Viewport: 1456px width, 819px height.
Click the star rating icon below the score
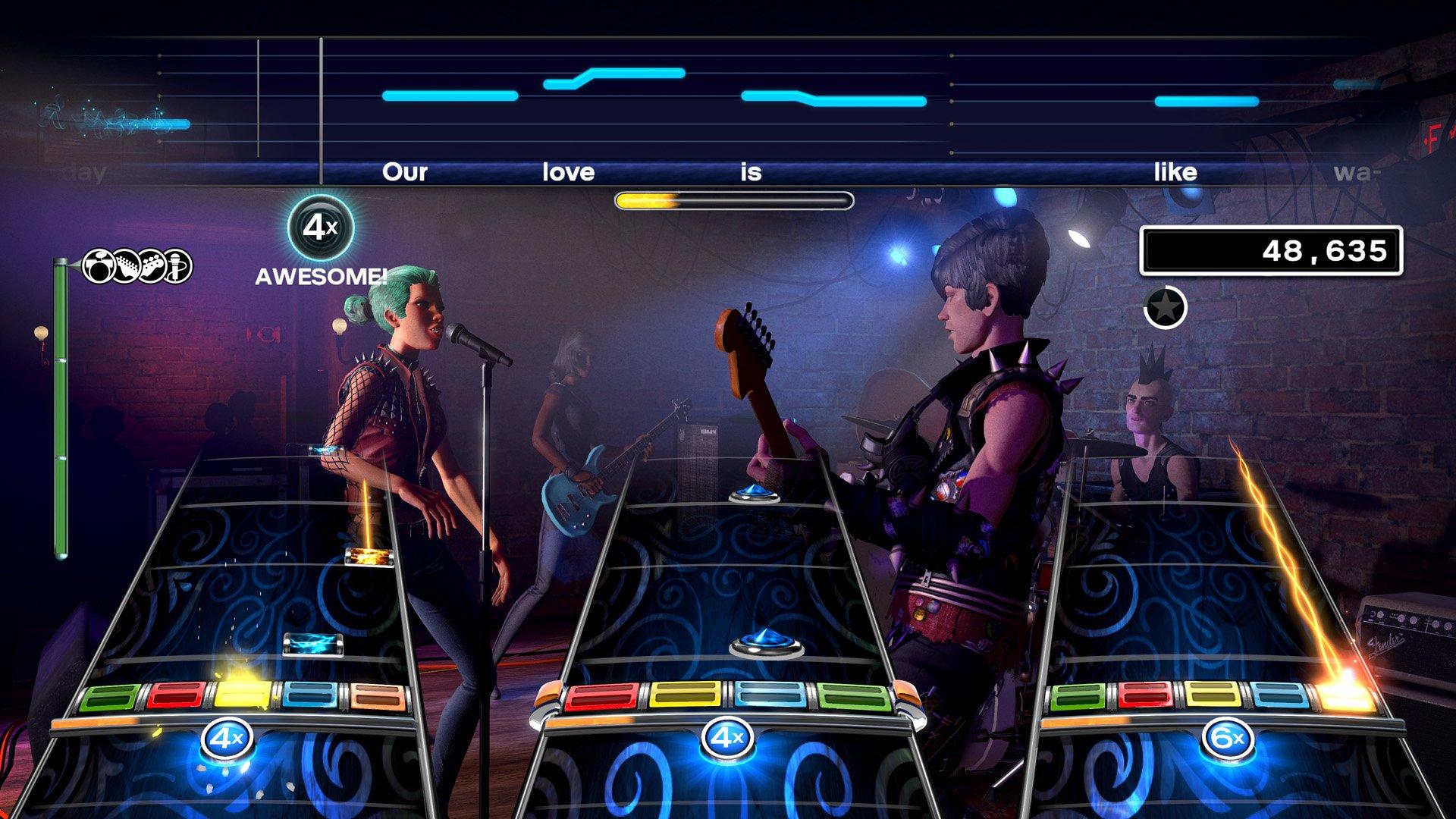1166,307
